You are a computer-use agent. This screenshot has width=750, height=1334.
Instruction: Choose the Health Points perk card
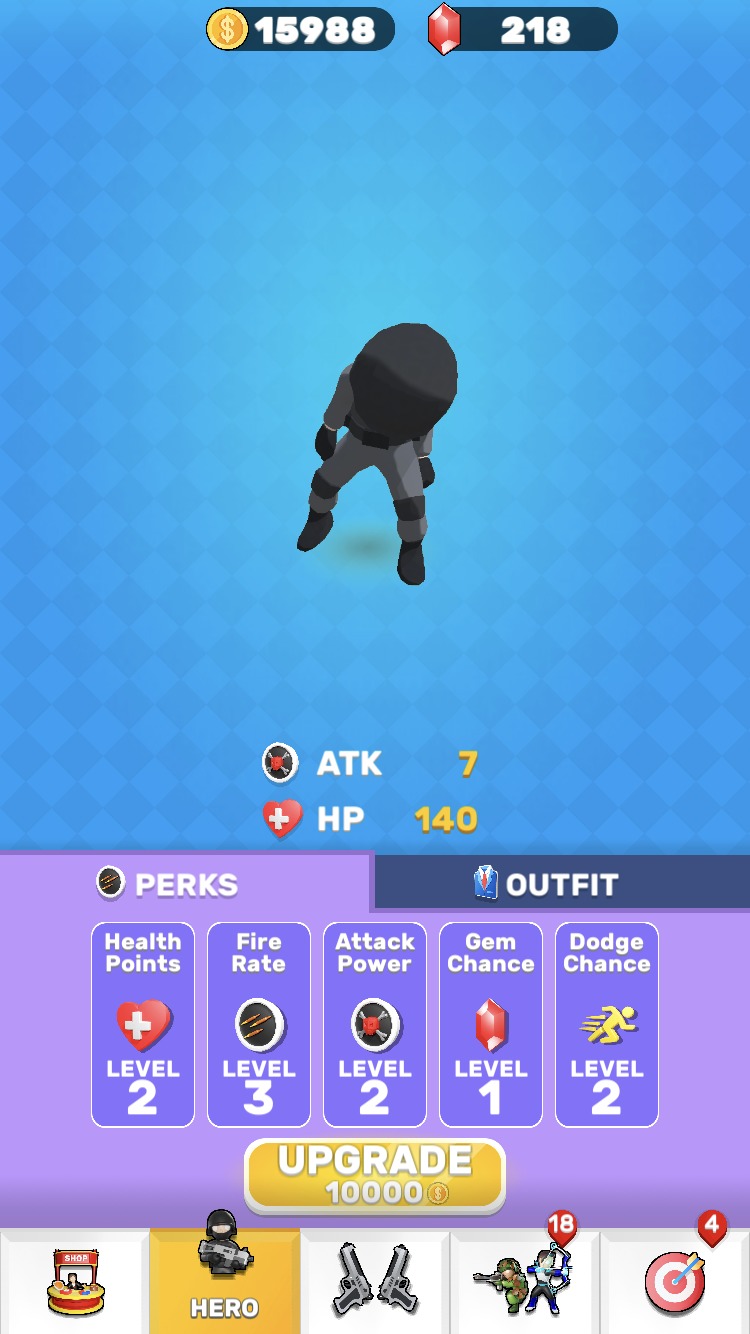pyautogui.click(x=143, y=1024)
